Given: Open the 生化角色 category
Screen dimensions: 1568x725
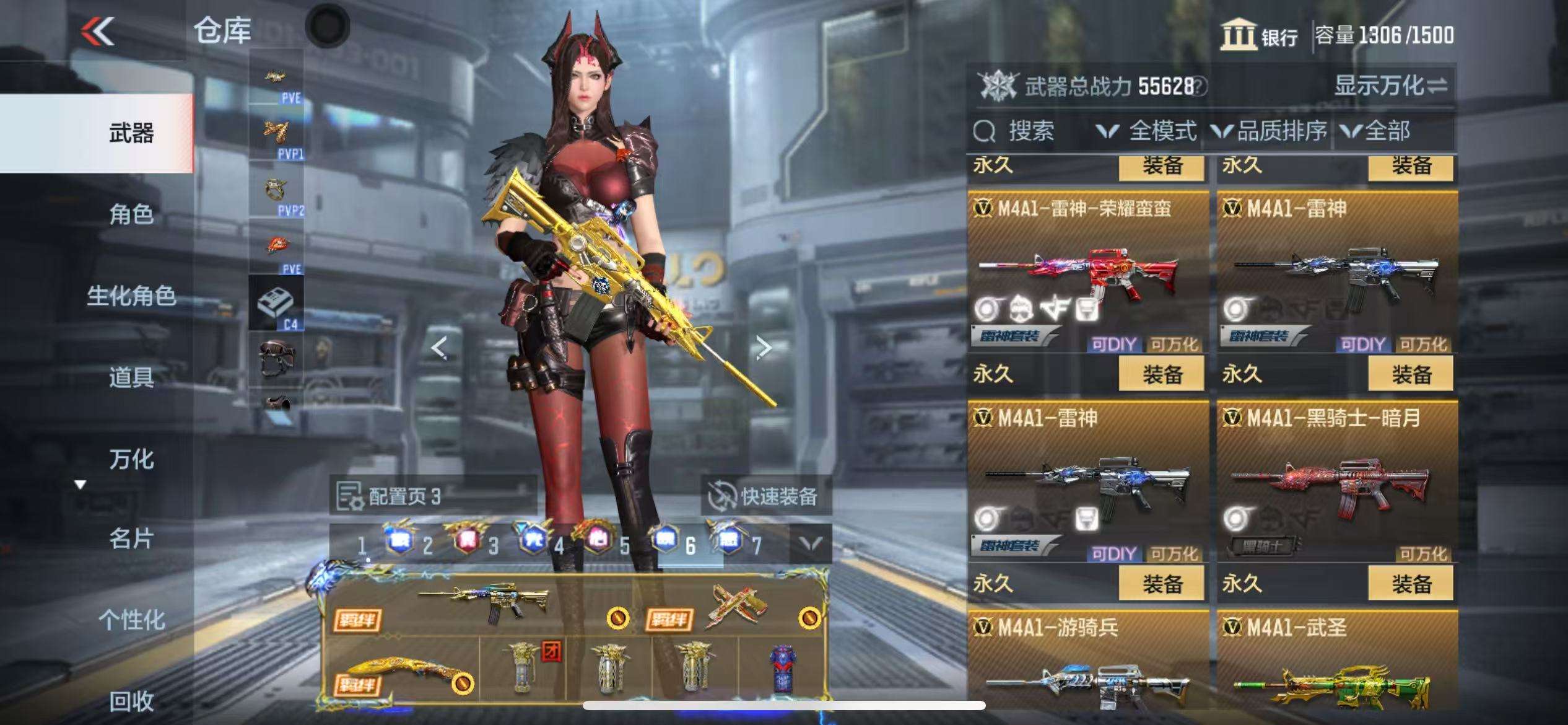Looking at the screenshot, I should [131, 296].
